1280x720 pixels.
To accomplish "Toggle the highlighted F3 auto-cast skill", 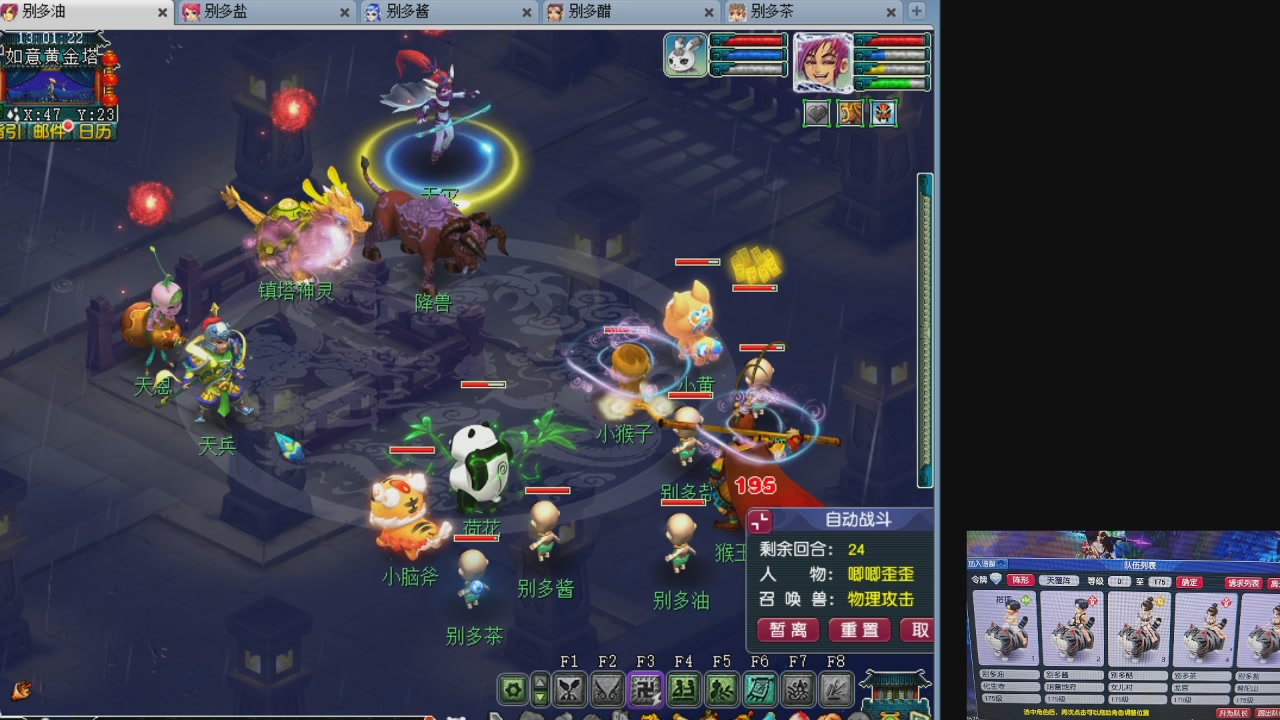I will click(x=645, y=689).
